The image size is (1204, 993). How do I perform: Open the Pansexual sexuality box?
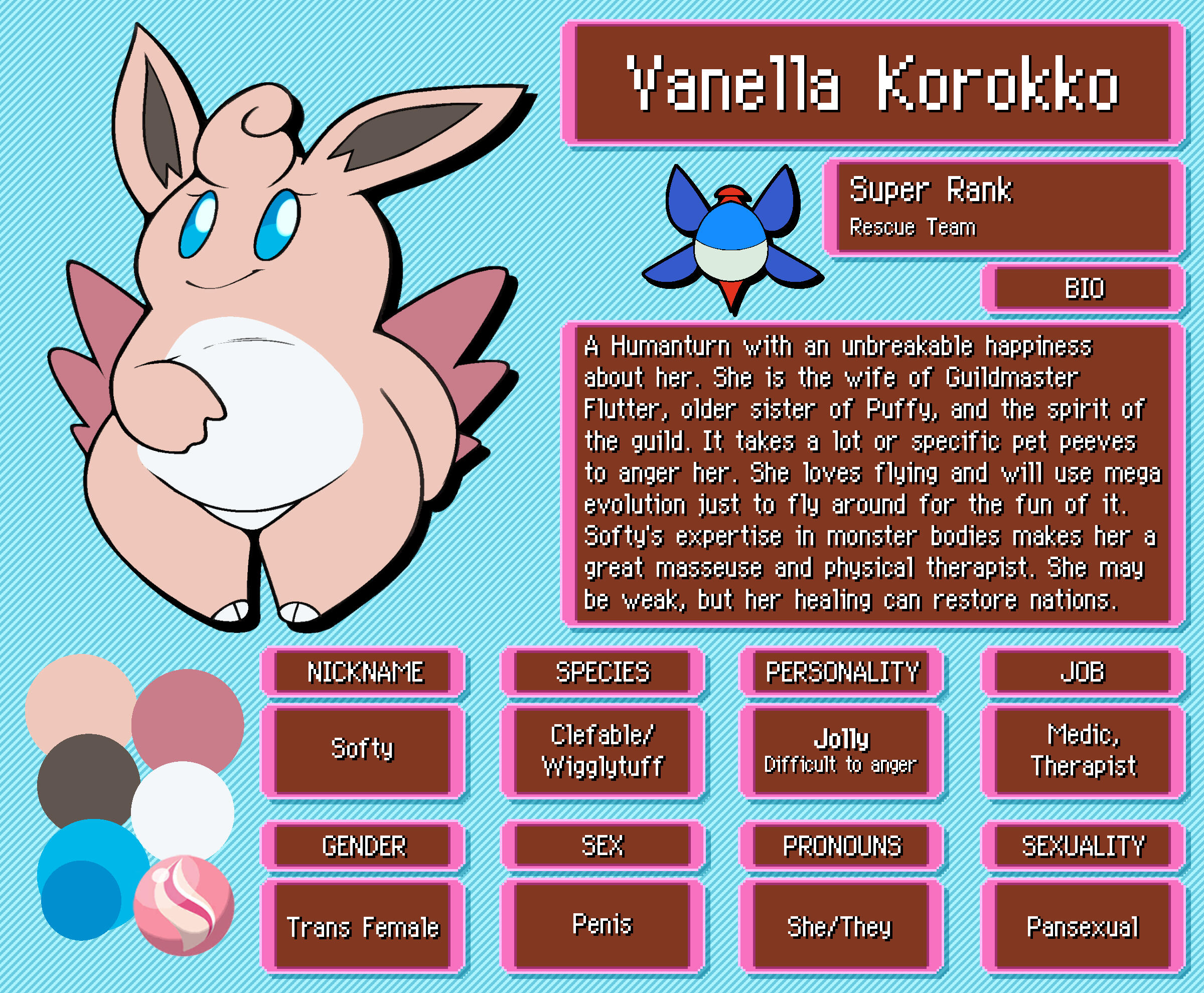pos(1083,927)
